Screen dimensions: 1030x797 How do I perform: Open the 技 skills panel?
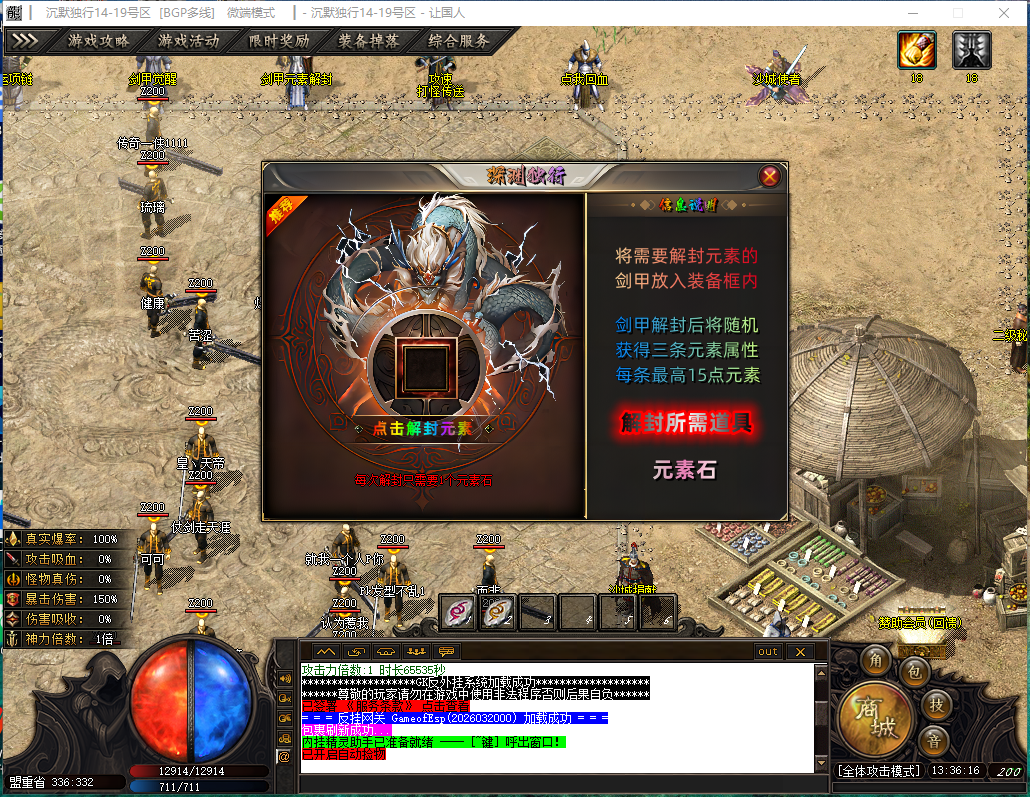pos(936,703)
